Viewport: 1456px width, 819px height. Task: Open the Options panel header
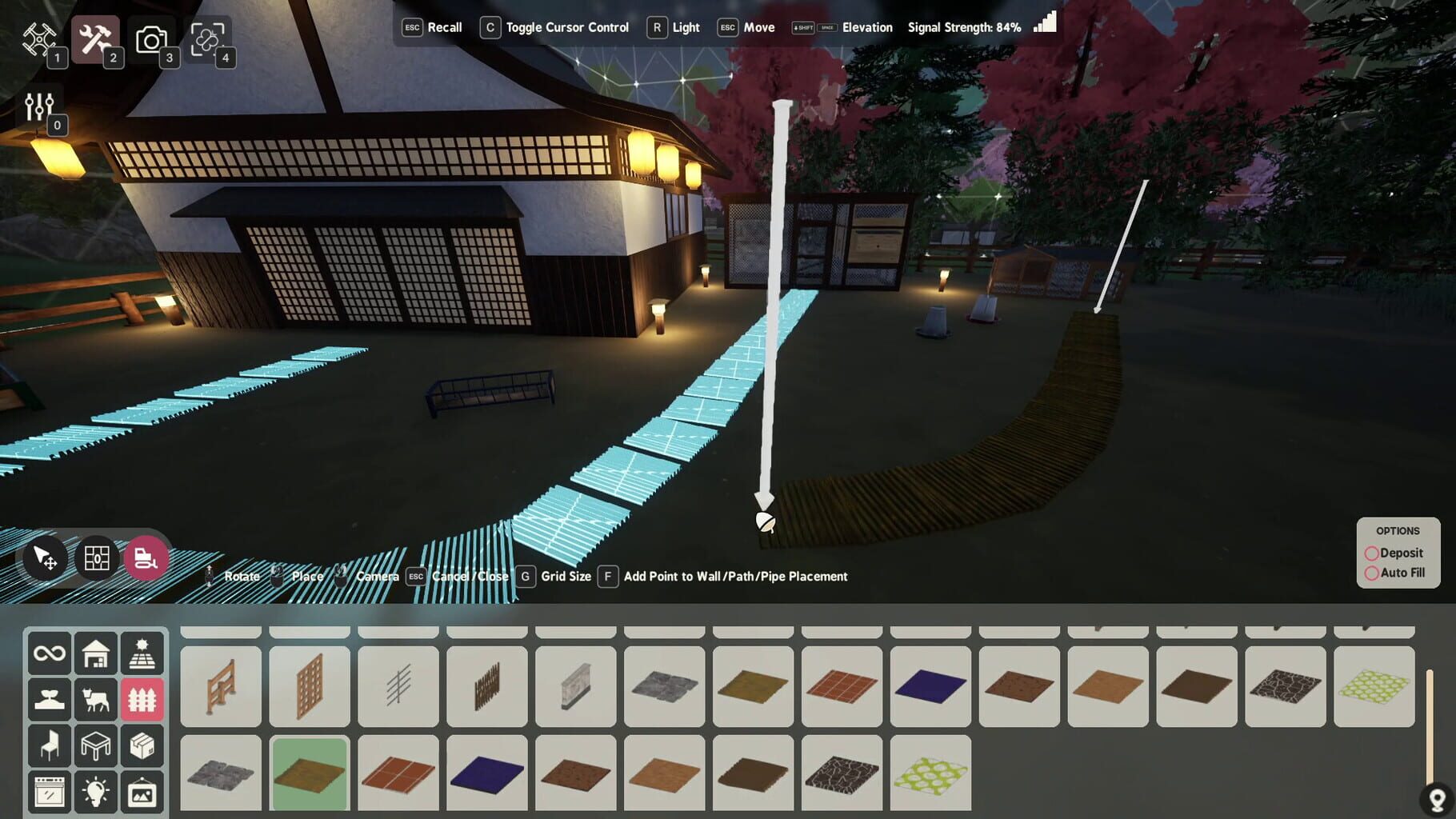[x=1398, y=530]
